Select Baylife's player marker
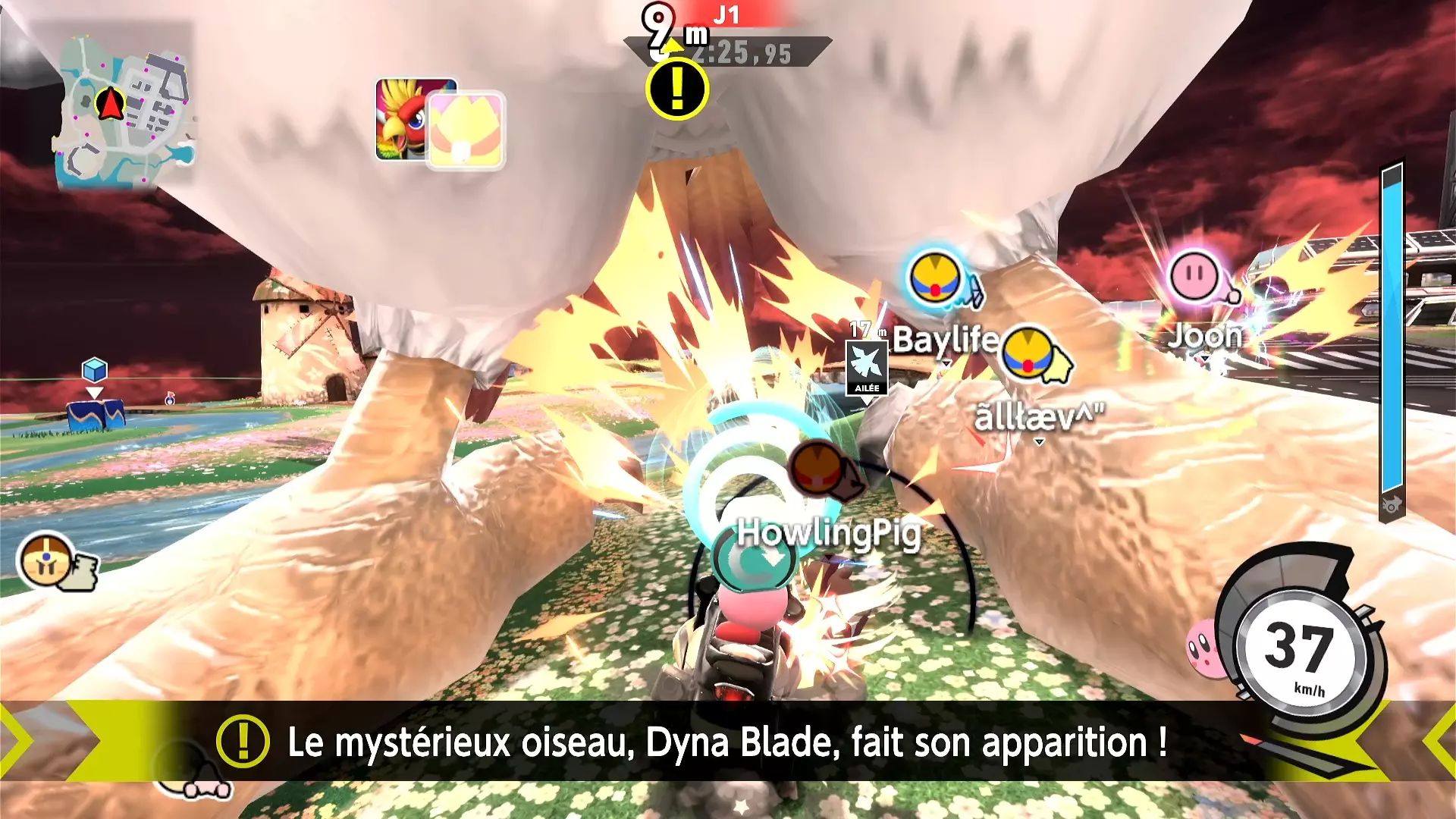This screenshot has width=1456, height=819. click(936, 278)
